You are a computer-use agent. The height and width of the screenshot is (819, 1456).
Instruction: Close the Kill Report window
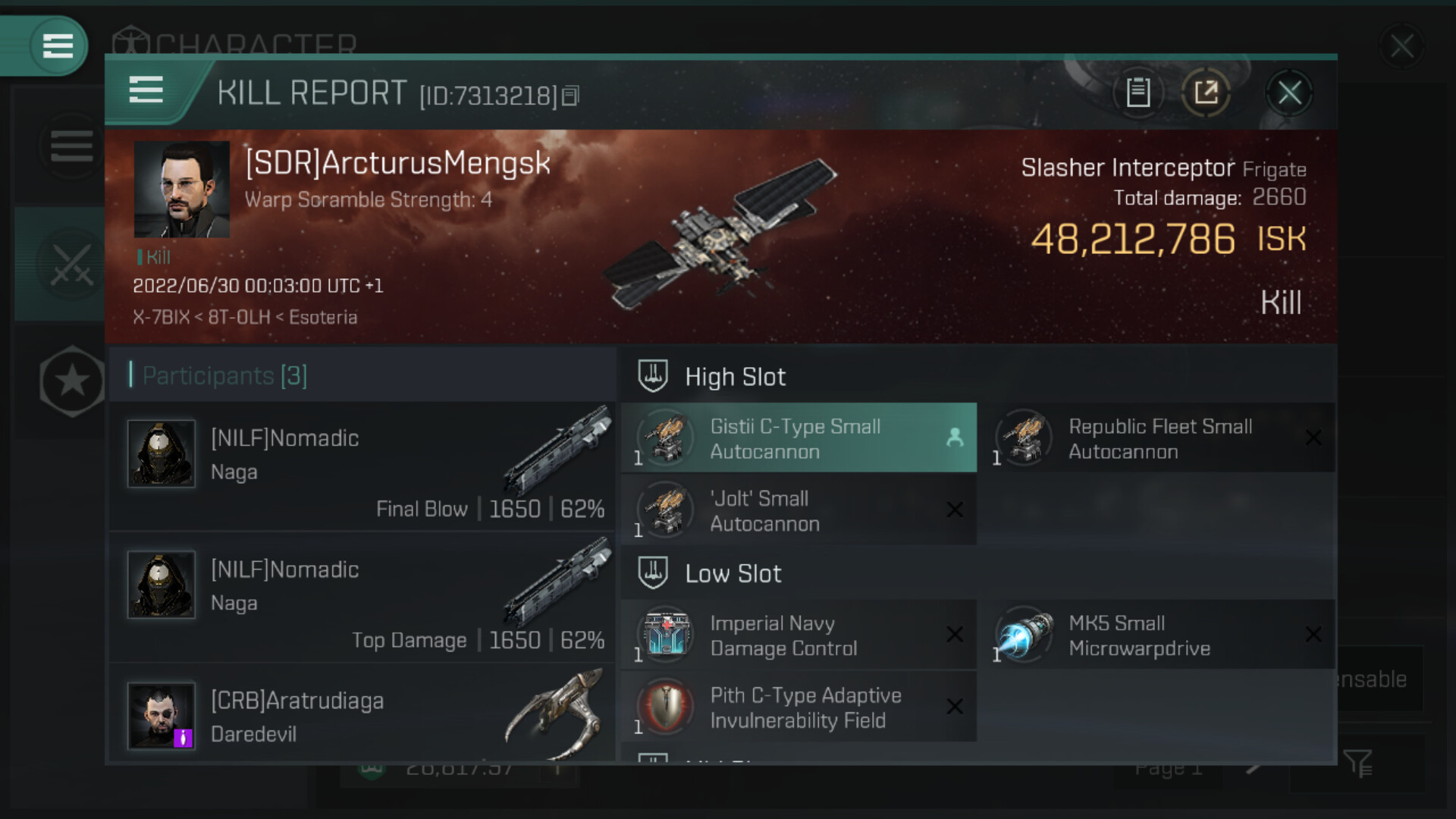click(x=1289, y=93)
